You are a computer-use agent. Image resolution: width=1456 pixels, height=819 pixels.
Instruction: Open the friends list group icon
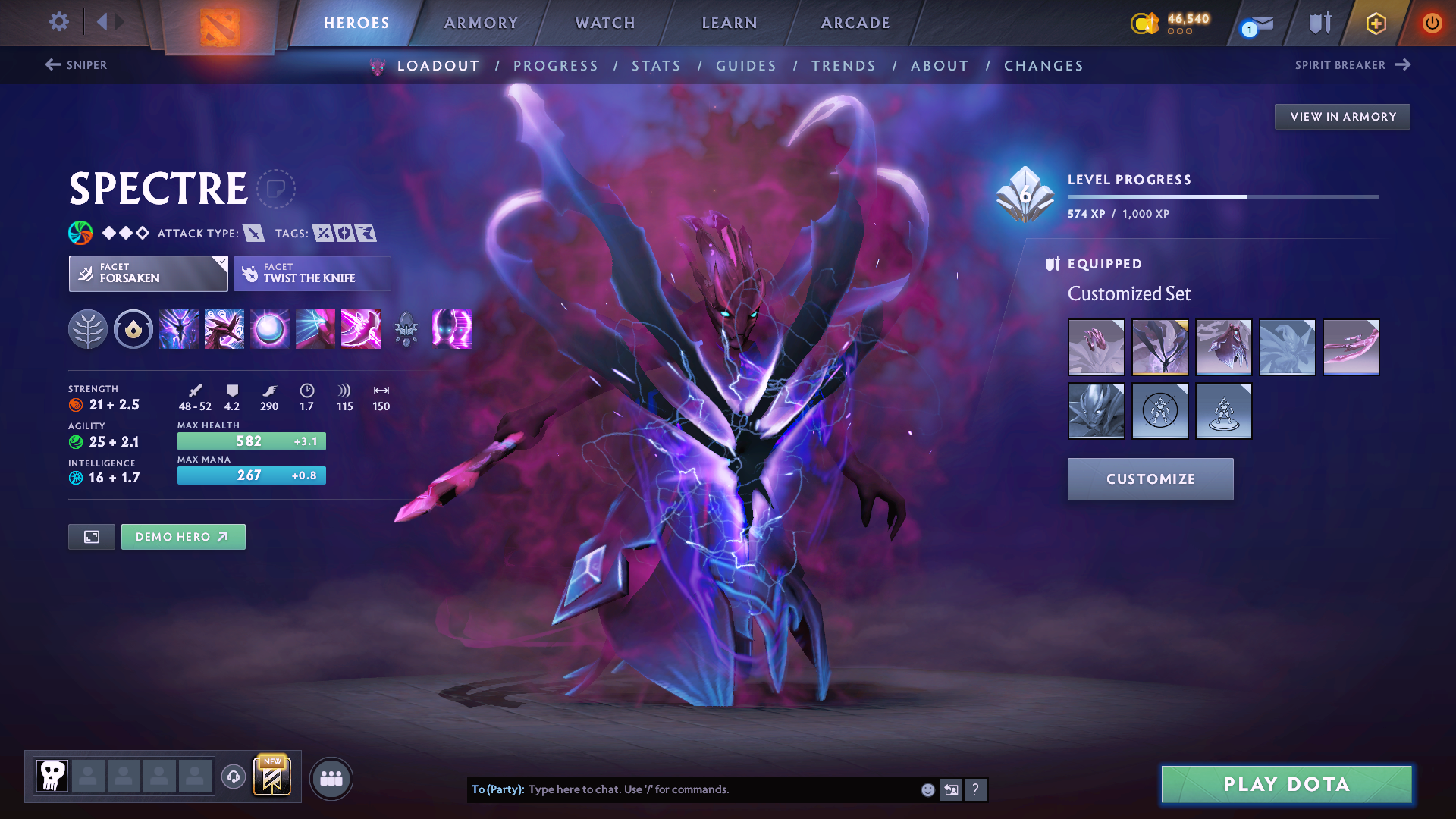tap(331, 779)
